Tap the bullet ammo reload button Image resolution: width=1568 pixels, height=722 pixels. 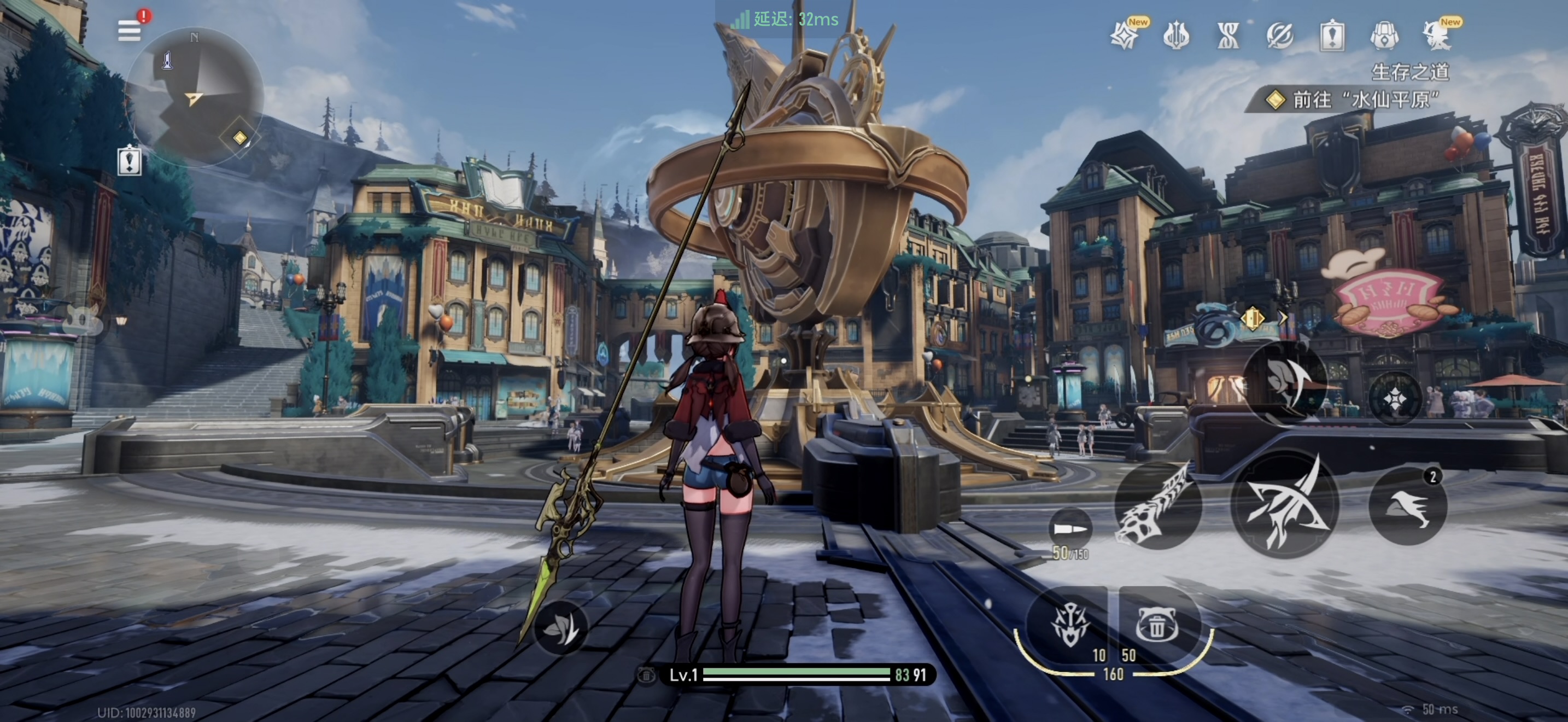coord(1070,528)
